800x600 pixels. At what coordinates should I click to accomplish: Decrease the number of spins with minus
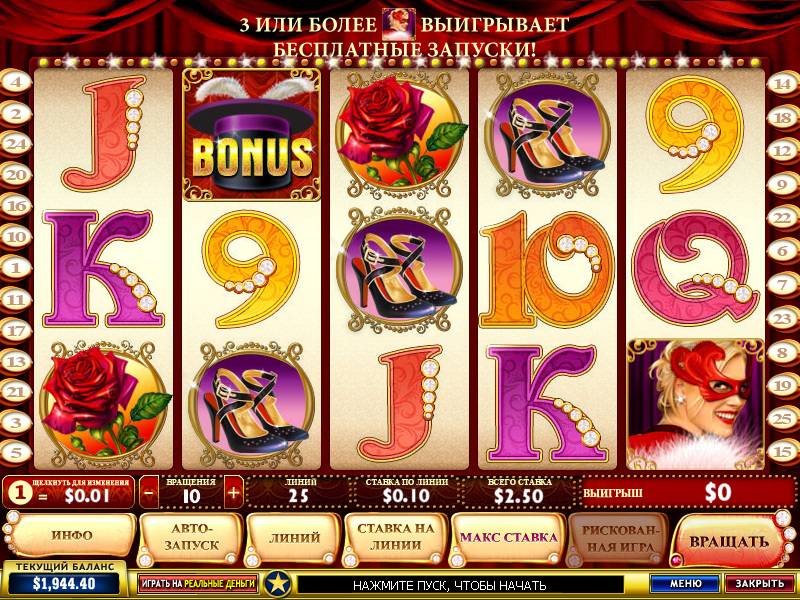tap(149, 492)
